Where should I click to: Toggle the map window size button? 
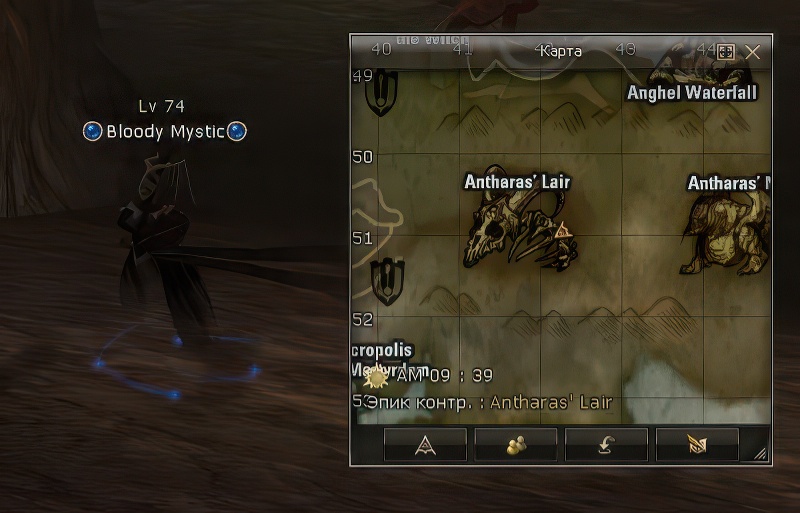click(727, 52)
